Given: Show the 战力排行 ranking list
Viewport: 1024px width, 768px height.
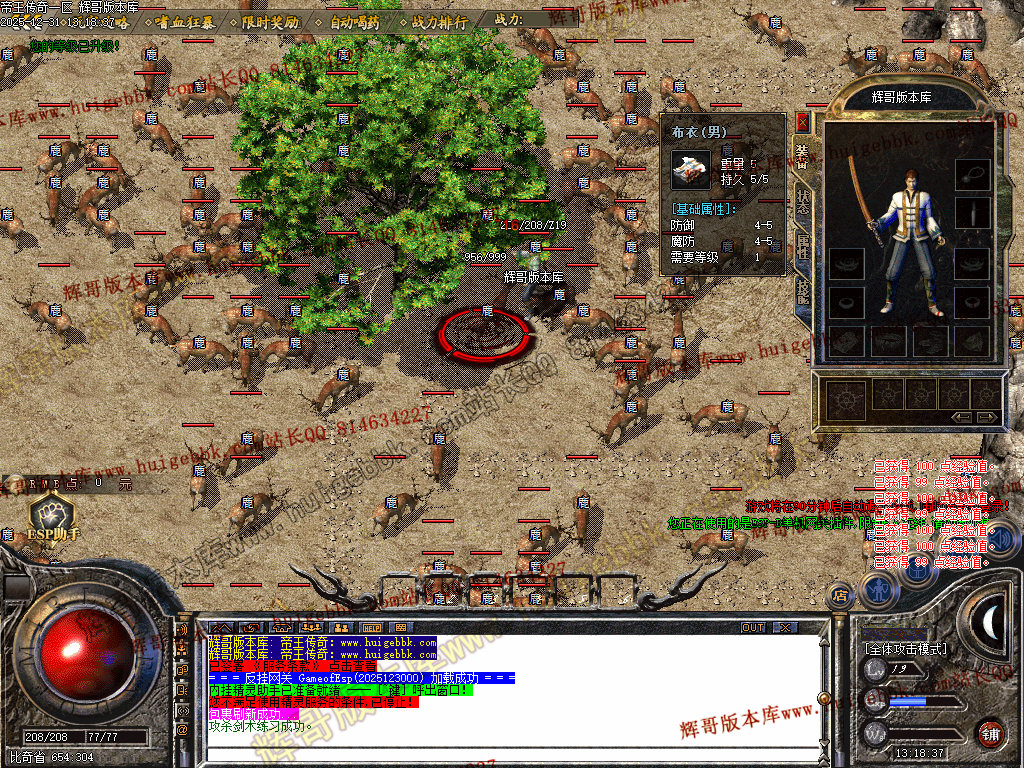Looking at the screenshot, I should pyautogui.click(x=440, y=21).
